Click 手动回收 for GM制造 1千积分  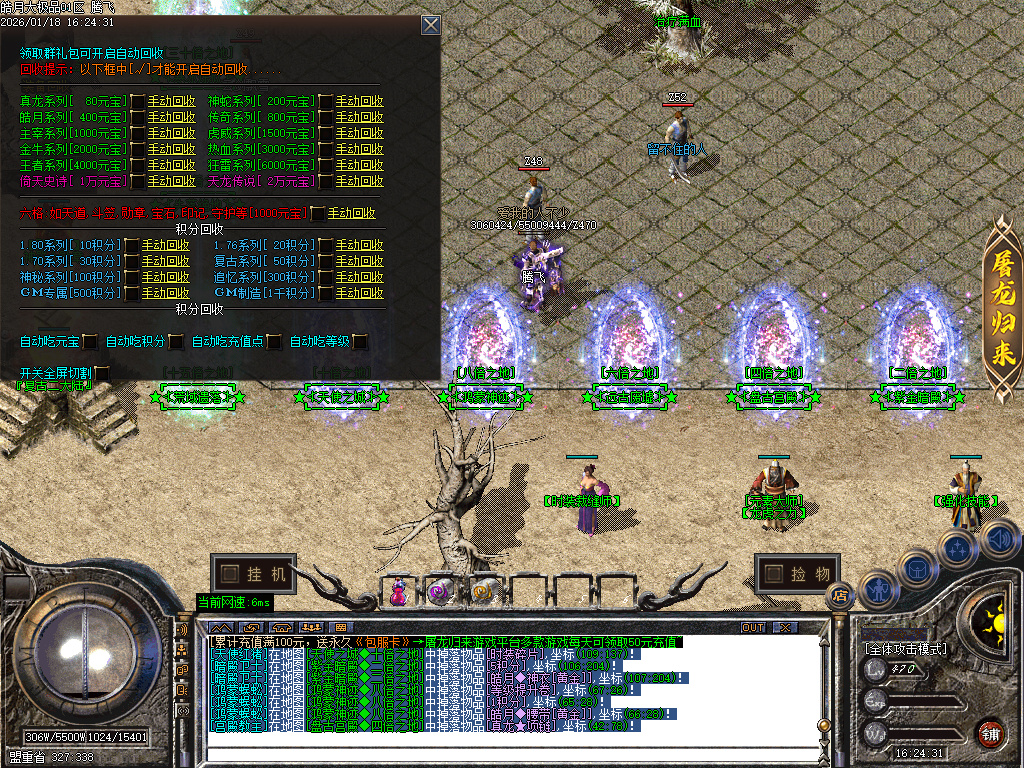coord(359,293)
